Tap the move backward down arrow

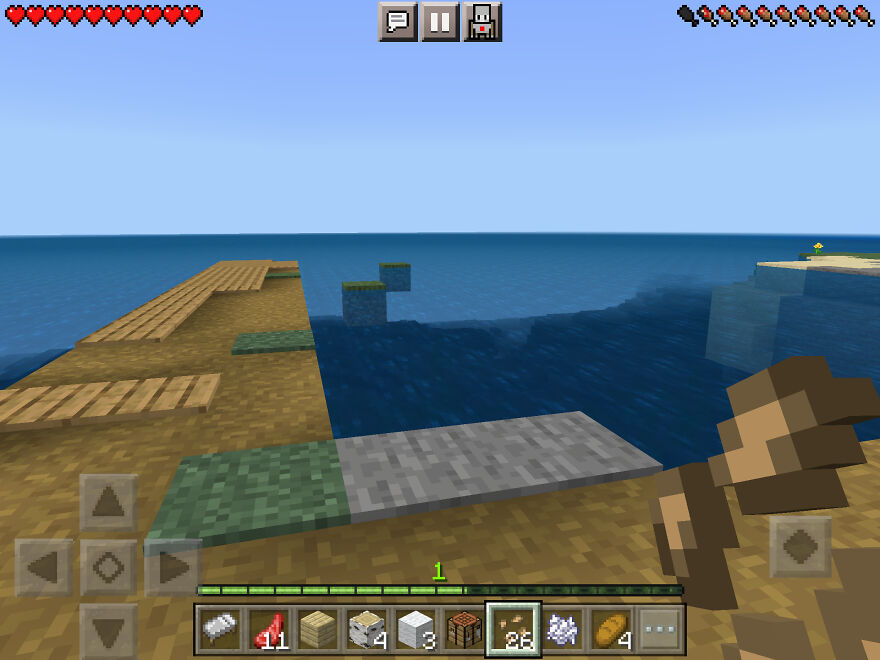pos(108,630)
